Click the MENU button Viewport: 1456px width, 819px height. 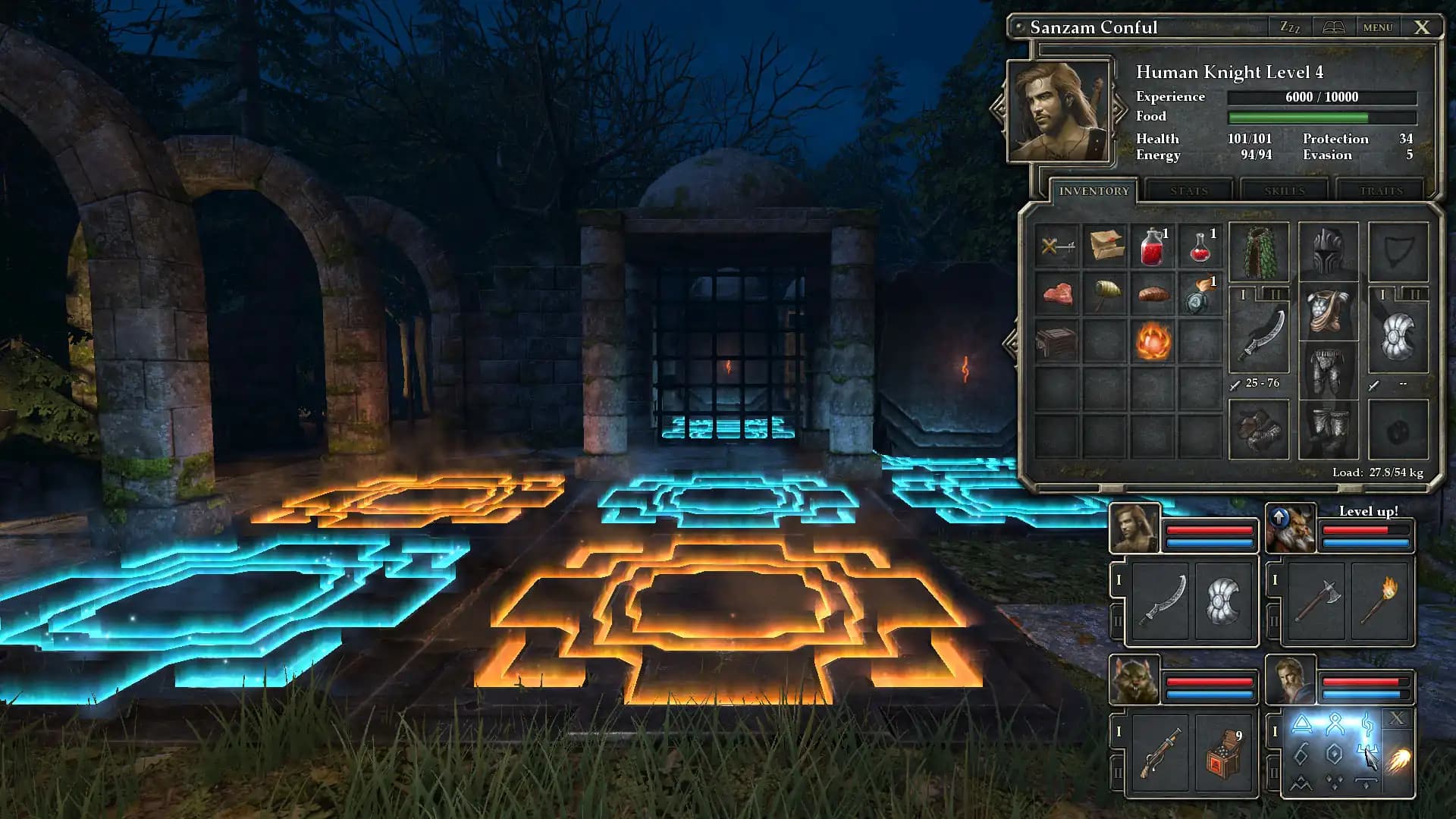click(1378, 27)
